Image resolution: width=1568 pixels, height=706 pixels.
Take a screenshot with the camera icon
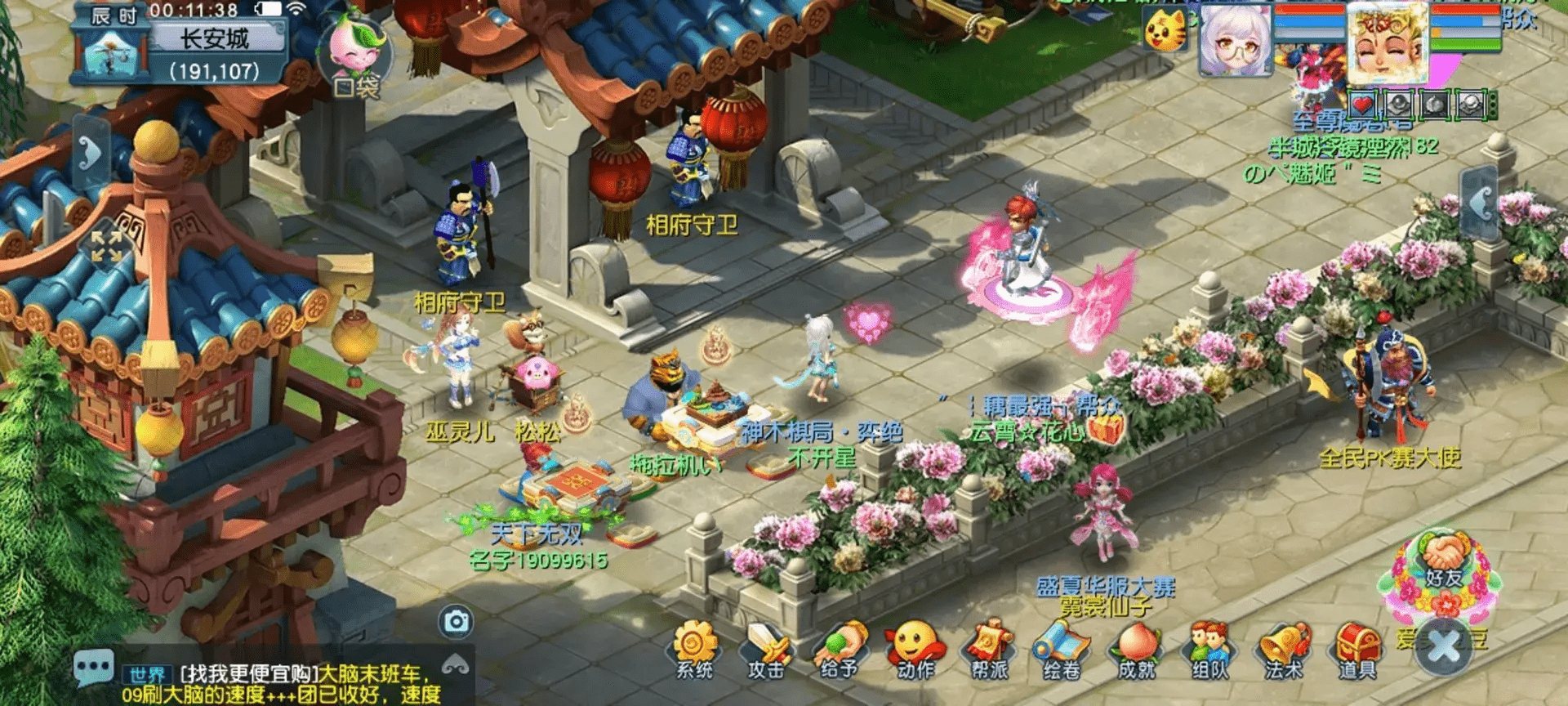pos(456,623)
